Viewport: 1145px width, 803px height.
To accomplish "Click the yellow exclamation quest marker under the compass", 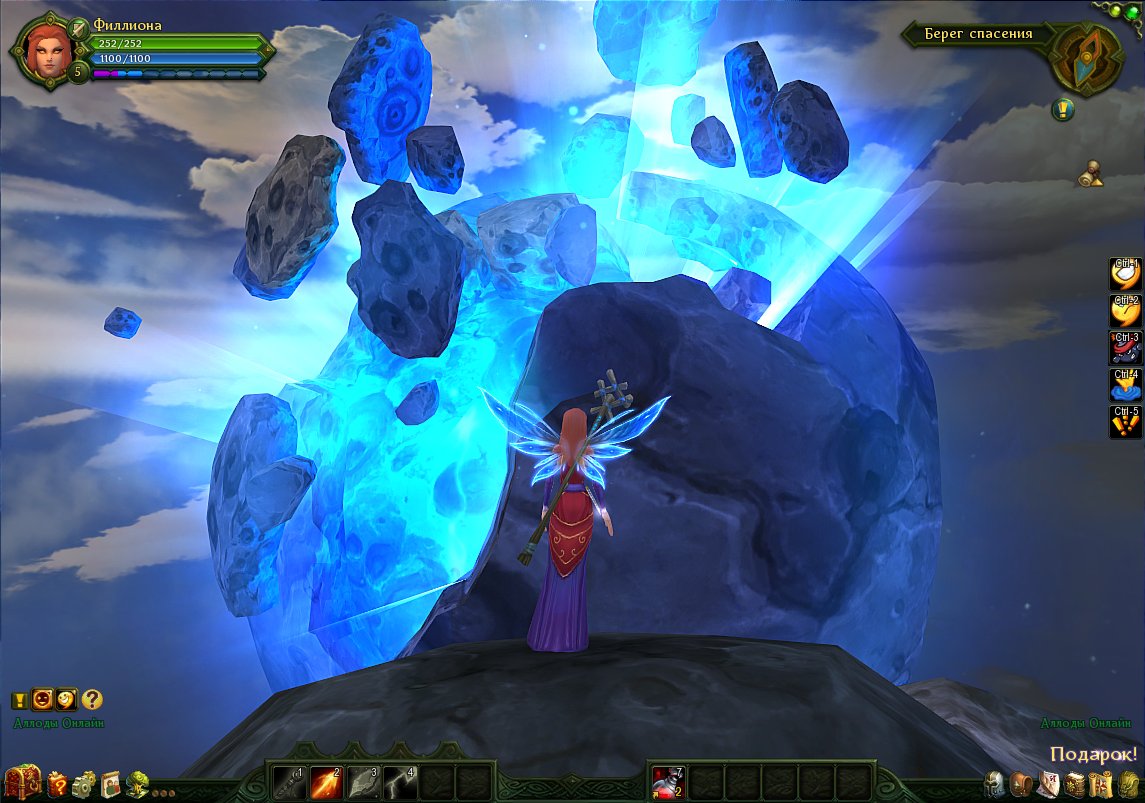I will point(1062,110).
